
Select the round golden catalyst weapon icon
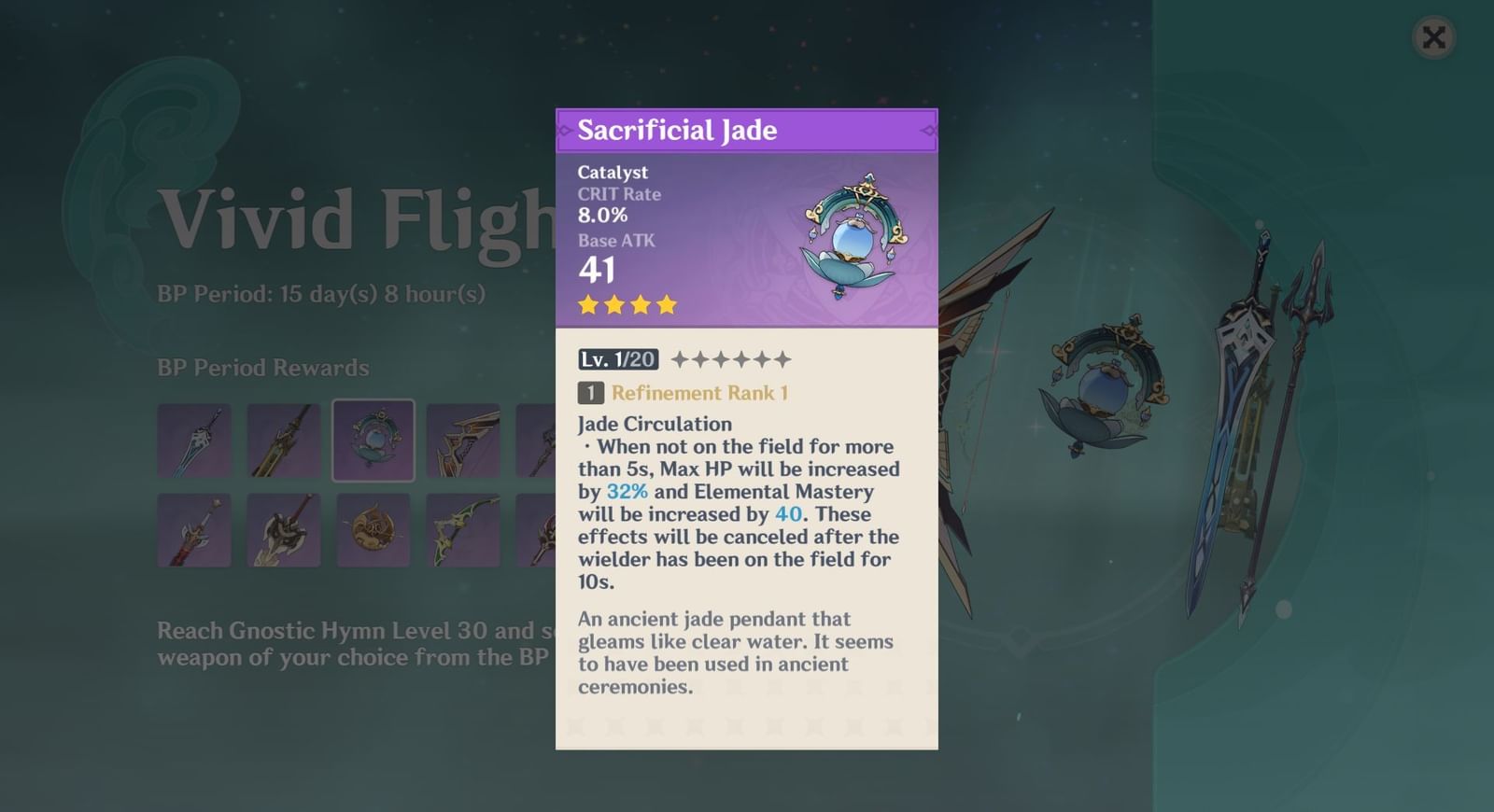click(x=373, y=529)
